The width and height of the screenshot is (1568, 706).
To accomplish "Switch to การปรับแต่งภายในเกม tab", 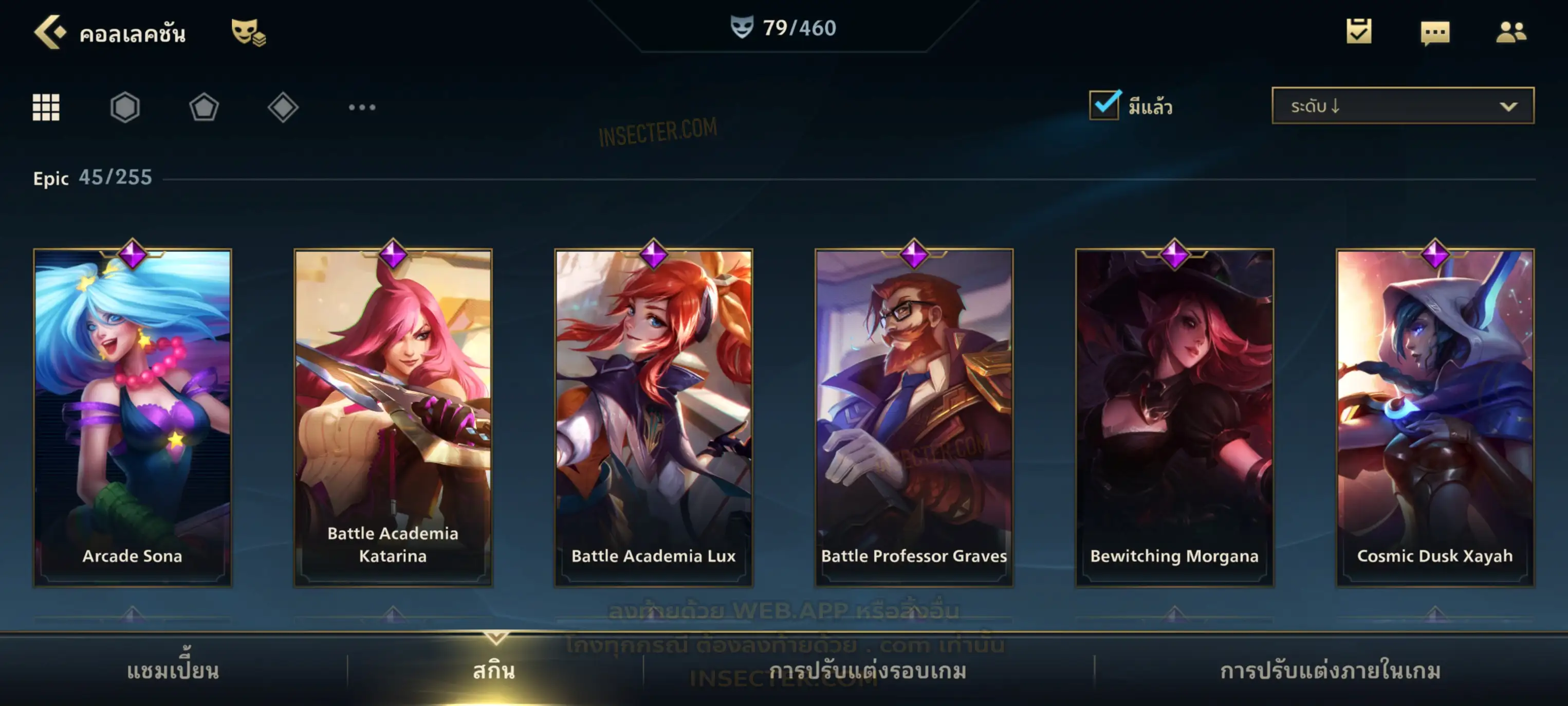I will (1330, 671).
